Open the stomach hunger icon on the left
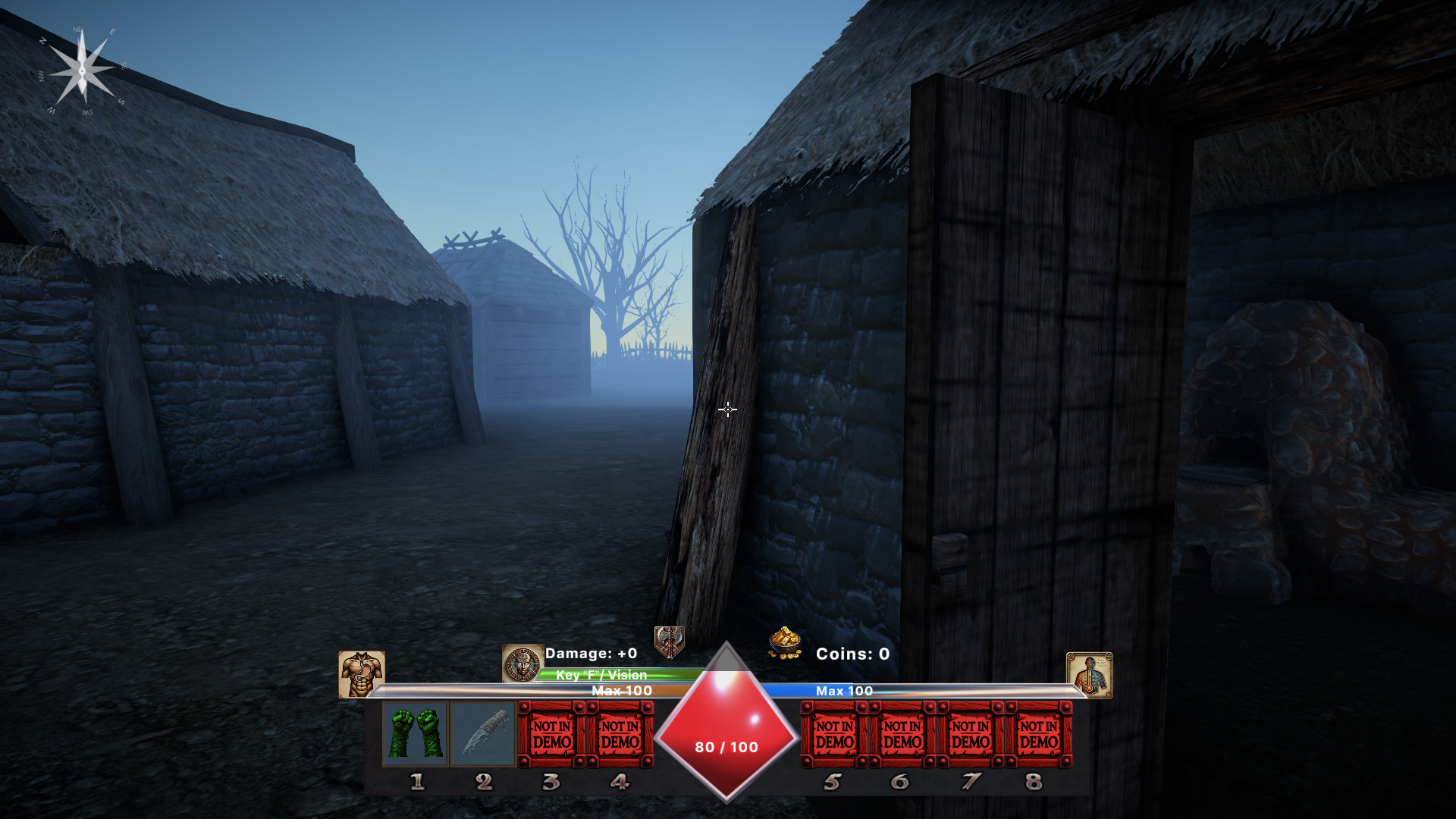This screenshot has width=1456, height=819. 362,673
